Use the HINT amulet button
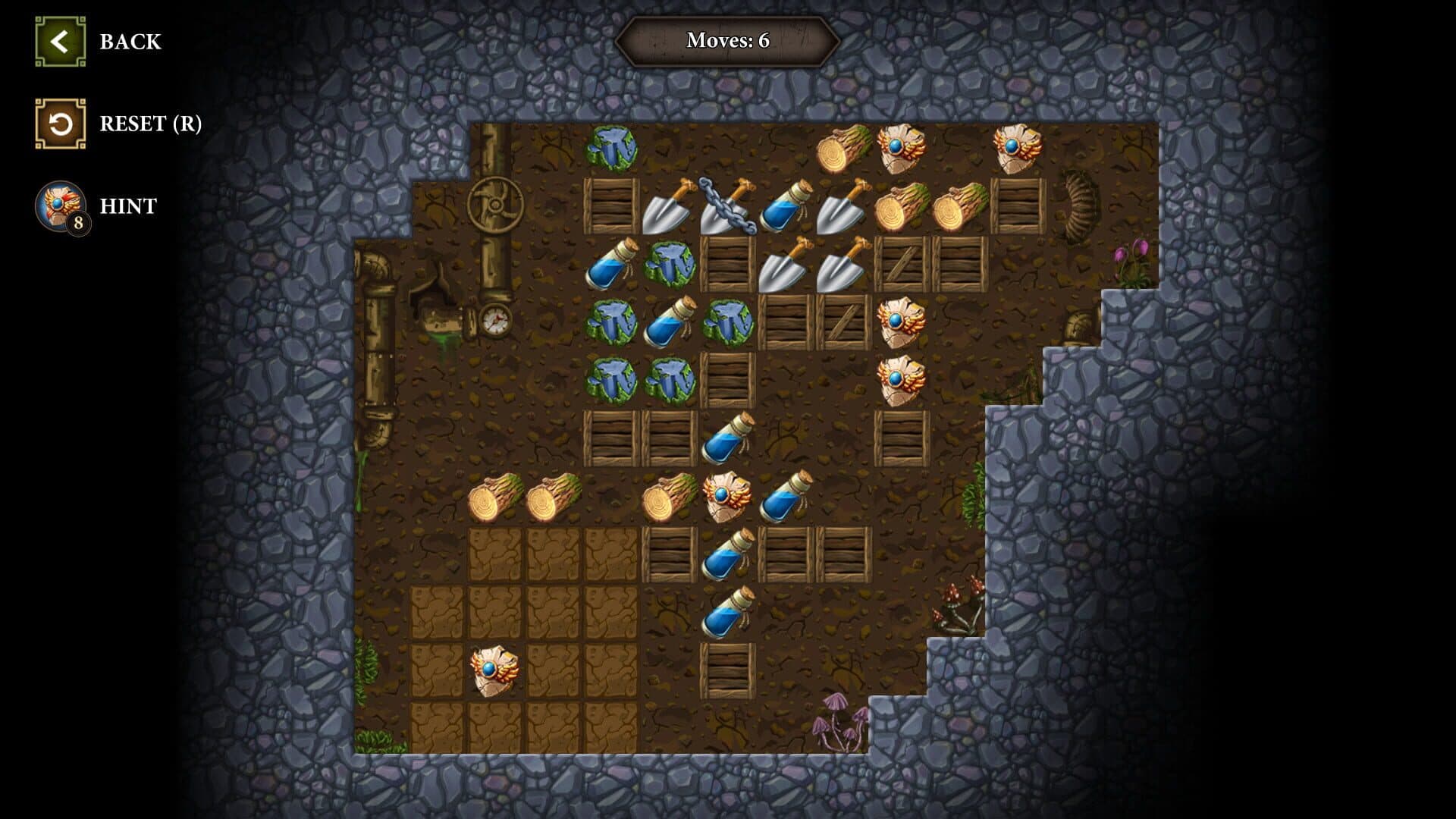 (x=60, y=206)
